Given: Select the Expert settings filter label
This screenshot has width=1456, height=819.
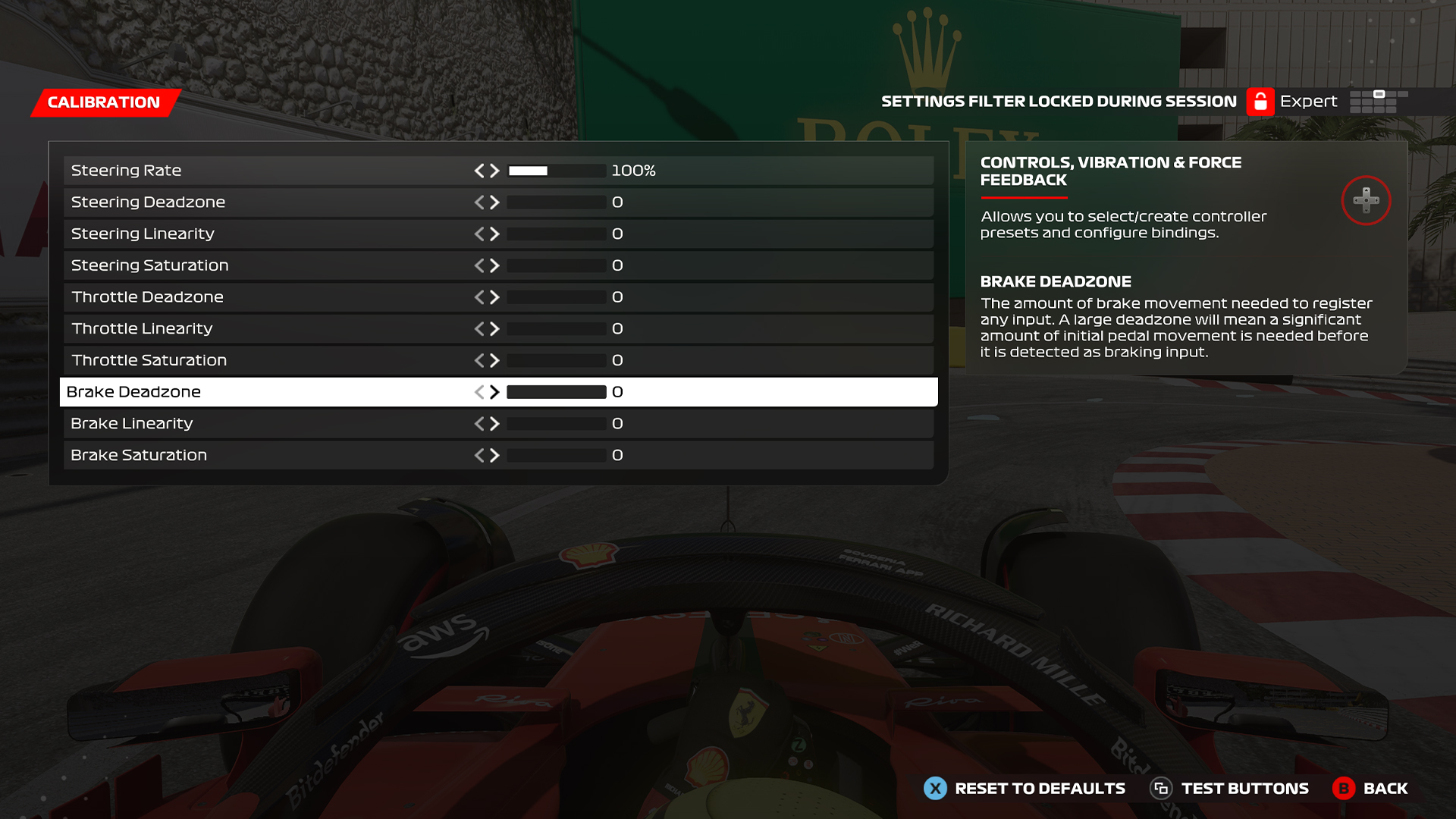Looking at the screenshot, I should click(x=1309, y=101).
